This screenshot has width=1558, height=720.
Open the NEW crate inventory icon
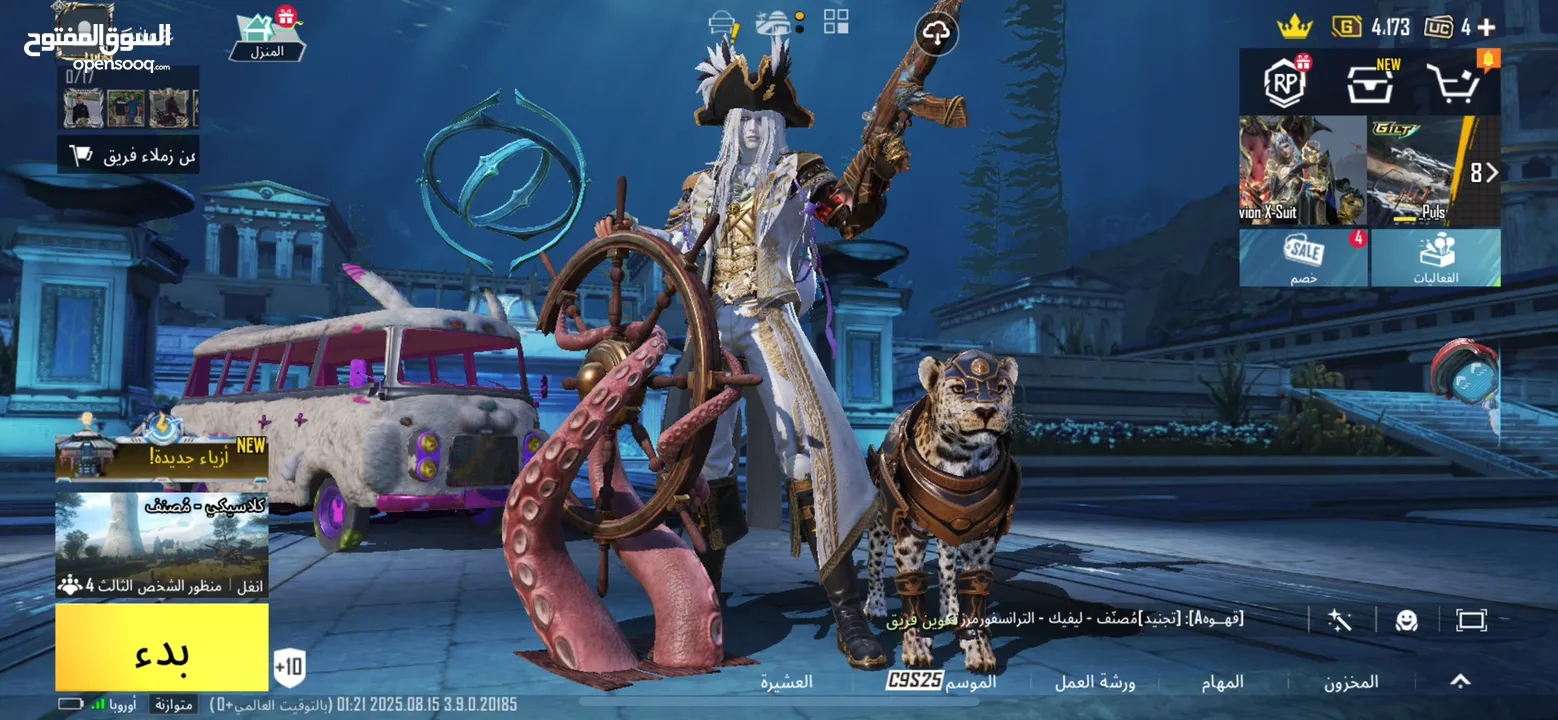tap(1370, 84)
